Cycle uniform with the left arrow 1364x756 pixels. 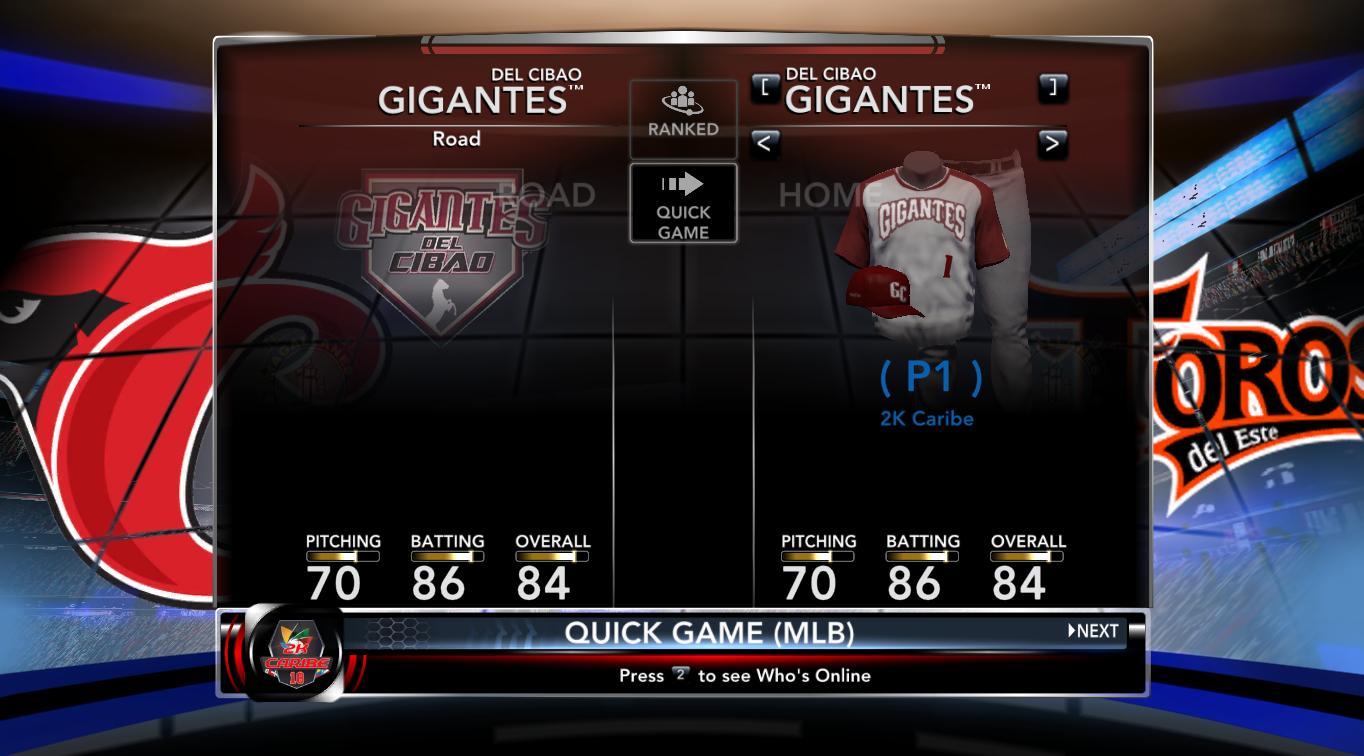coord(765,143)
